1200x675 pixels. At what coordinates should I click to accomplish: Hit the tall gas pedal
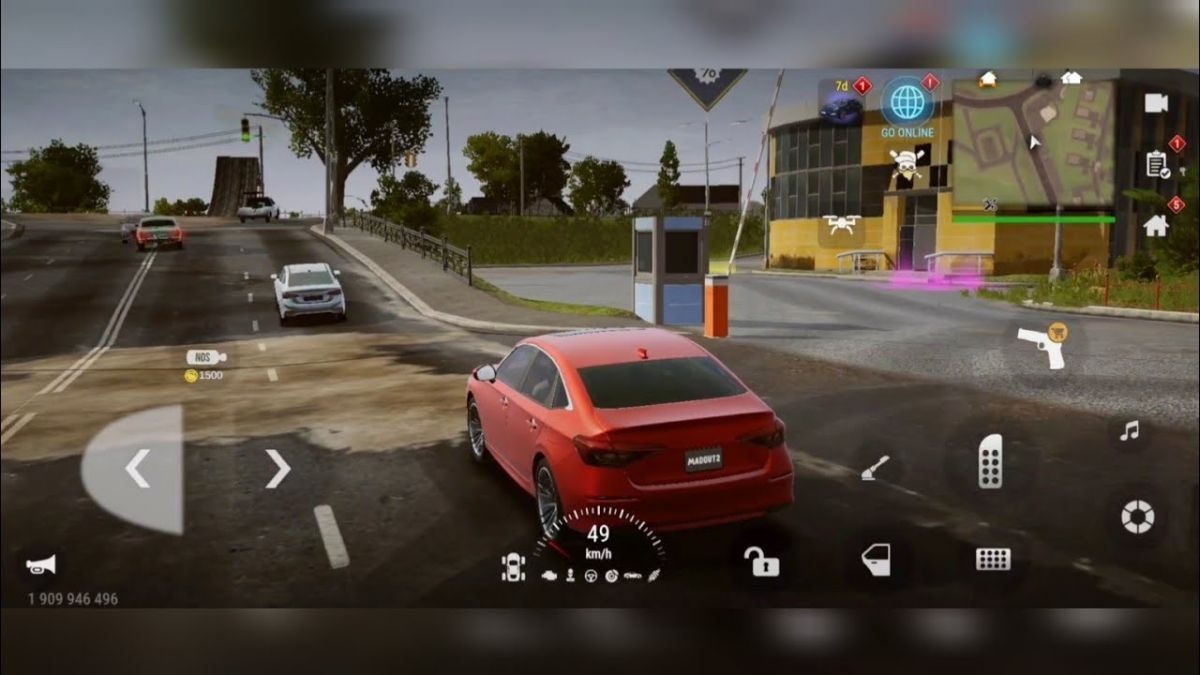tap(990, 461)
